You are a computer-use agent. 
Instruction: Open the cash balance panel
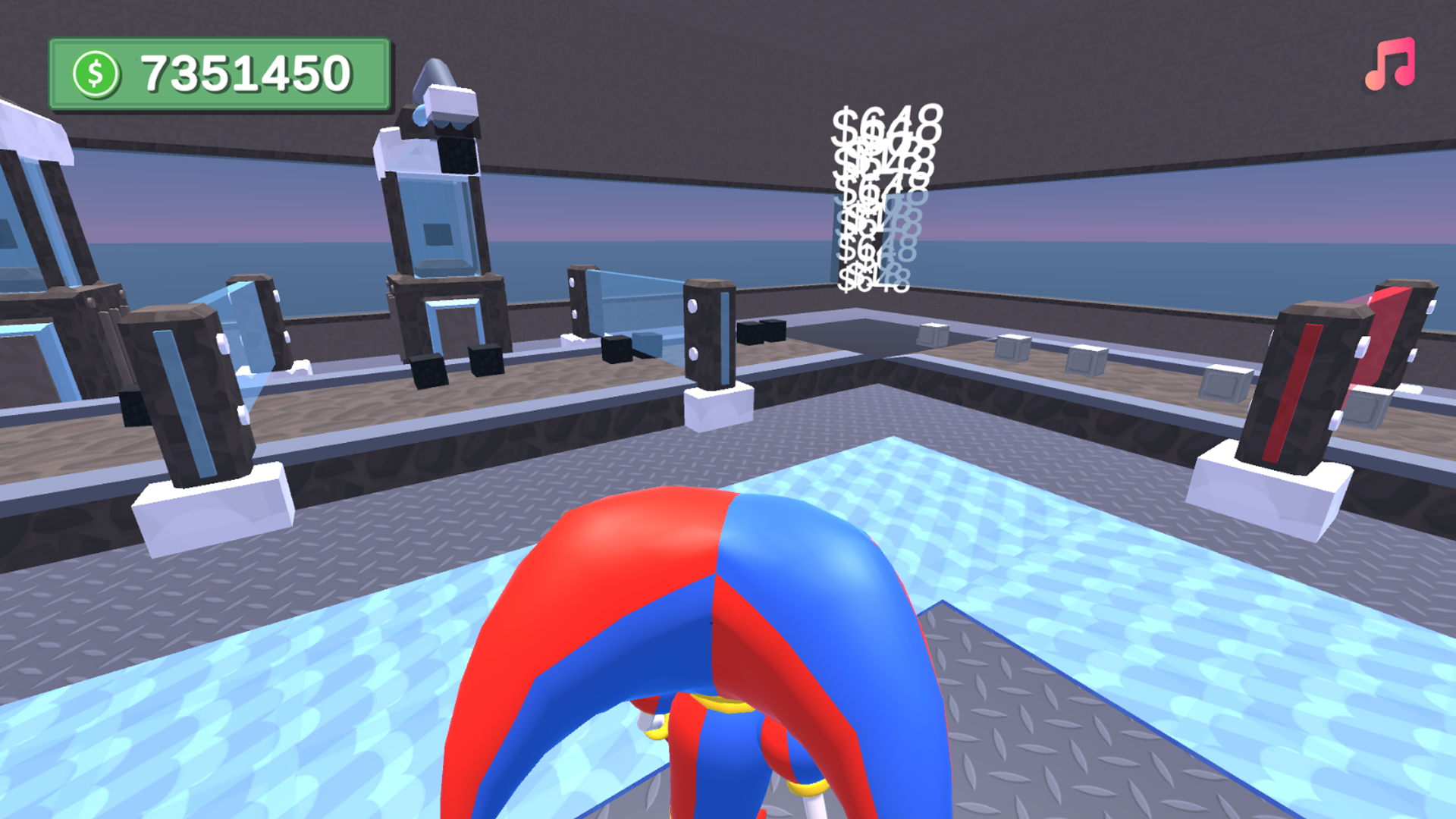[x=220, y=72]
